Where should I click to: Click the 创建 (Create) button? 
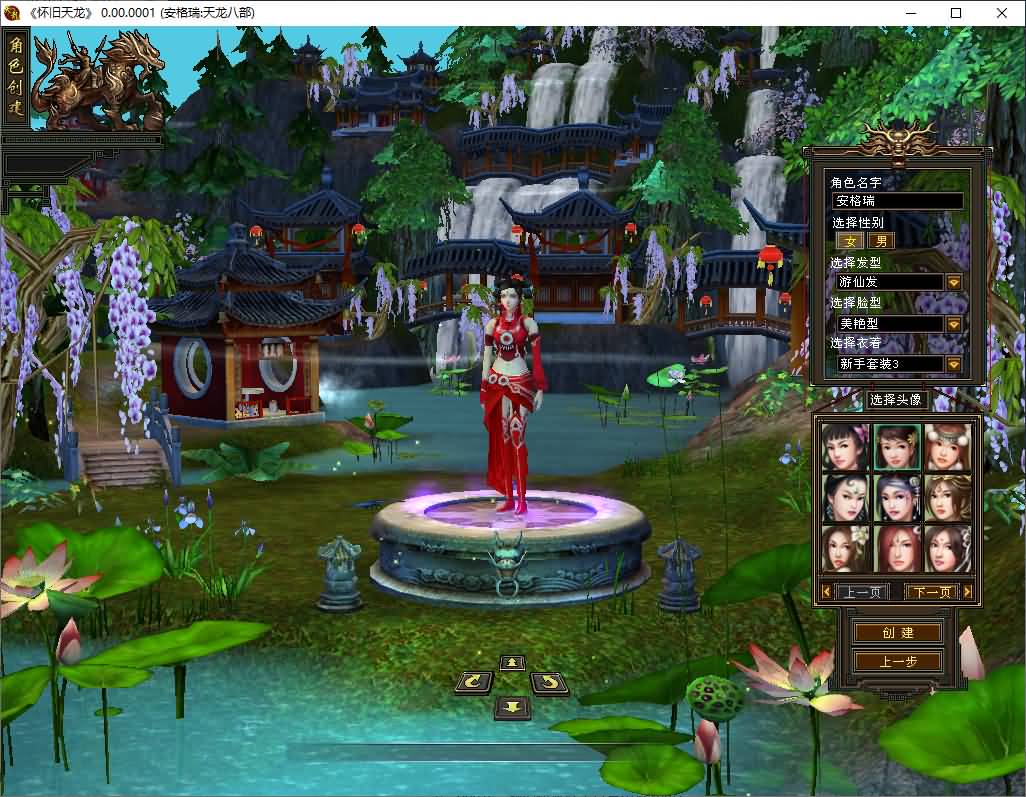coord(897,633)
